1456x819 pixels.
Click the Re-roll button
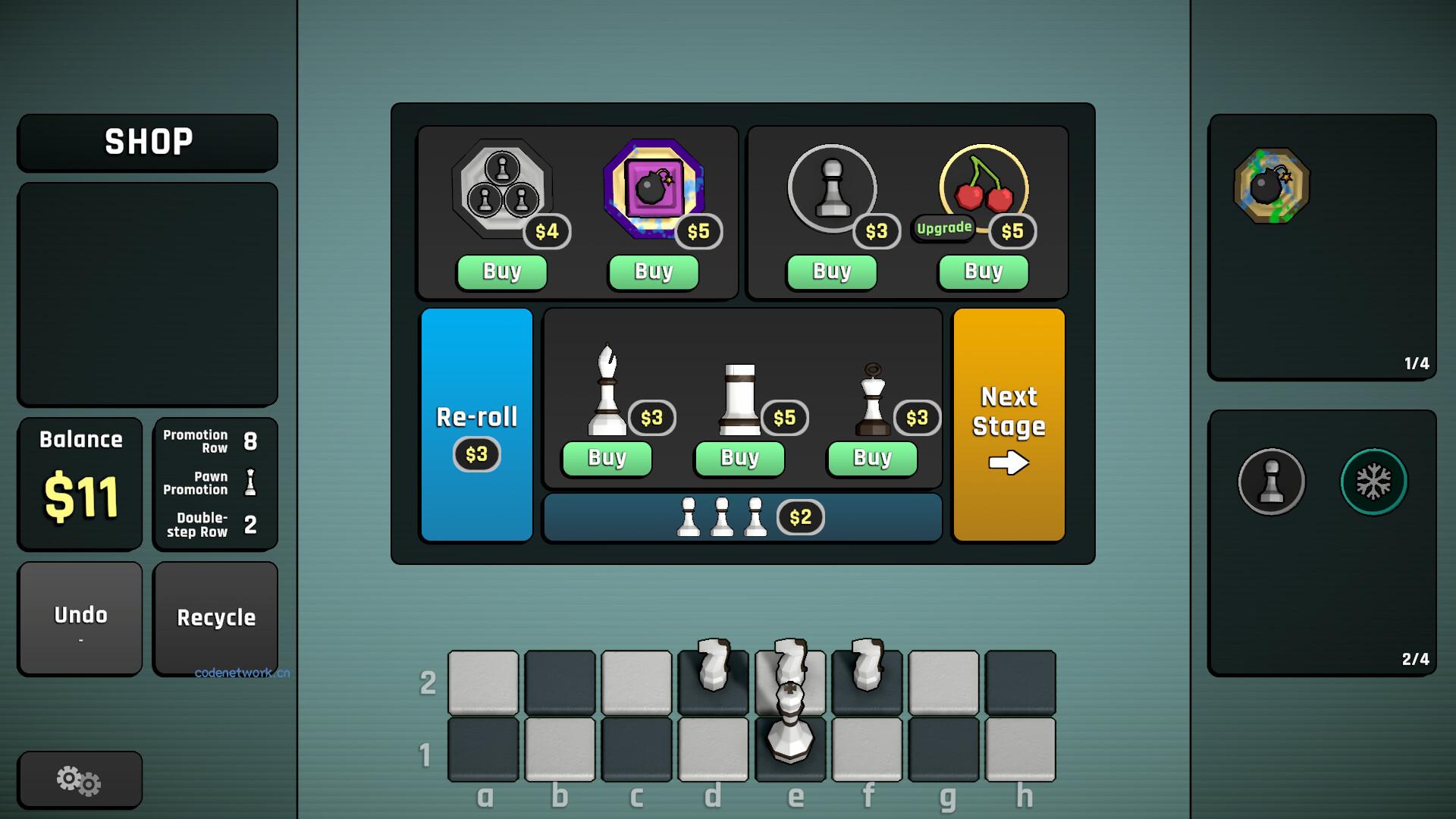pyautogui.click(x=476, y=425)
